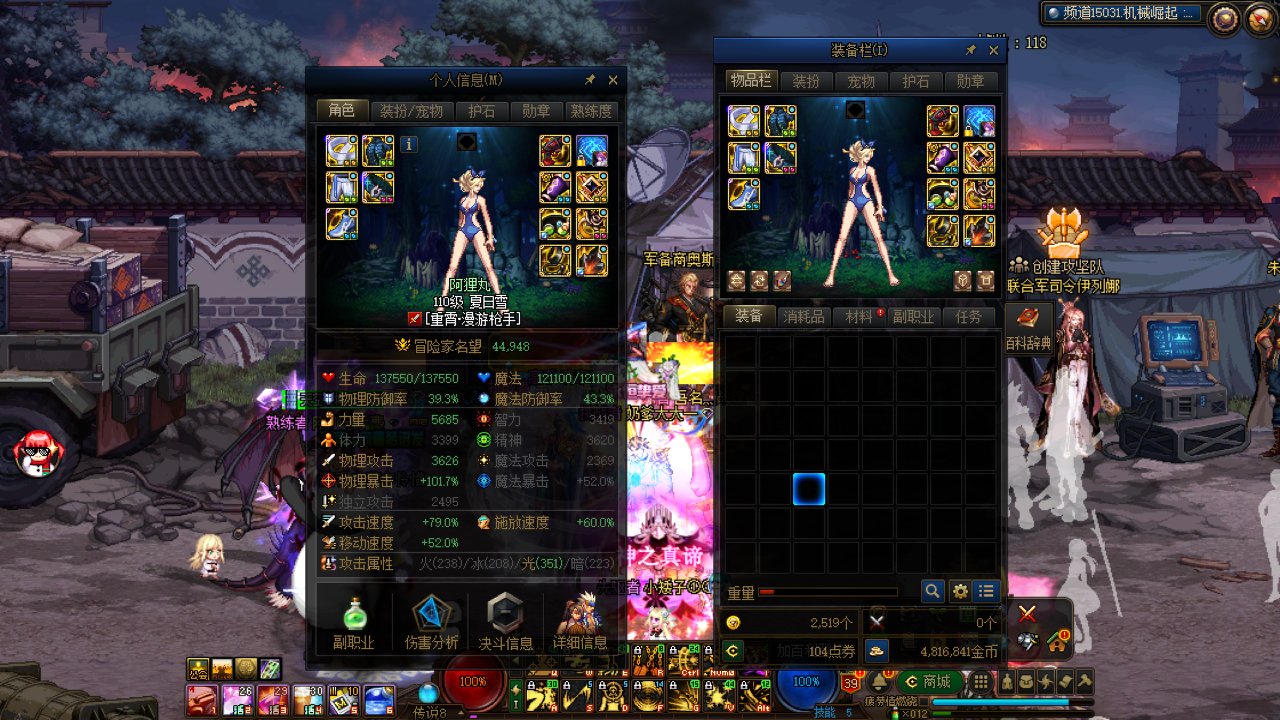The height and width of the screenshot is (720, 1280).
Task: Open the 频道15031 channel selector
Action: coord(1121,13)
